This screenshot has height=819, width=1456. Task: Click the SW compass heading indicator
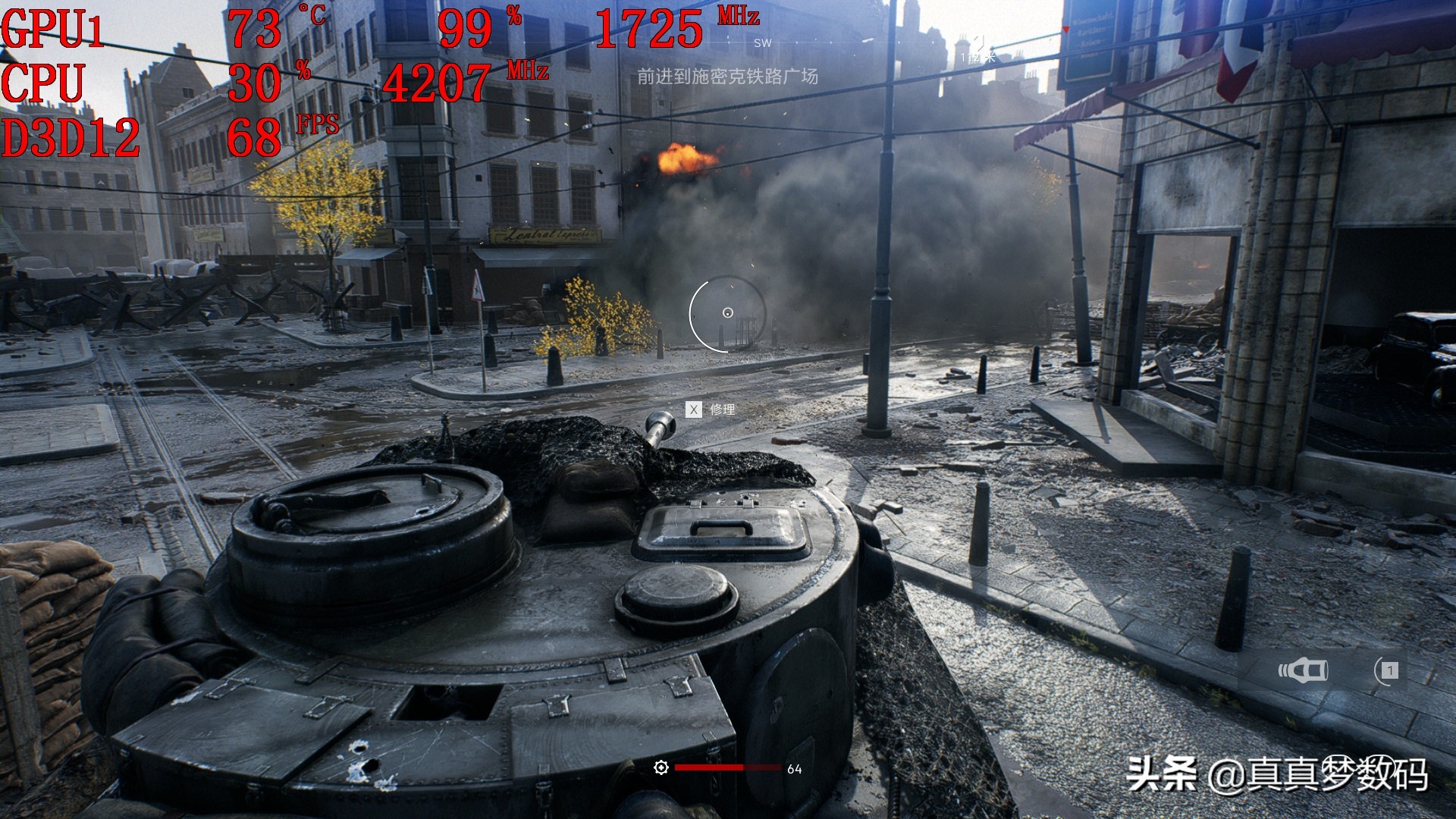[x=762, y=43]
